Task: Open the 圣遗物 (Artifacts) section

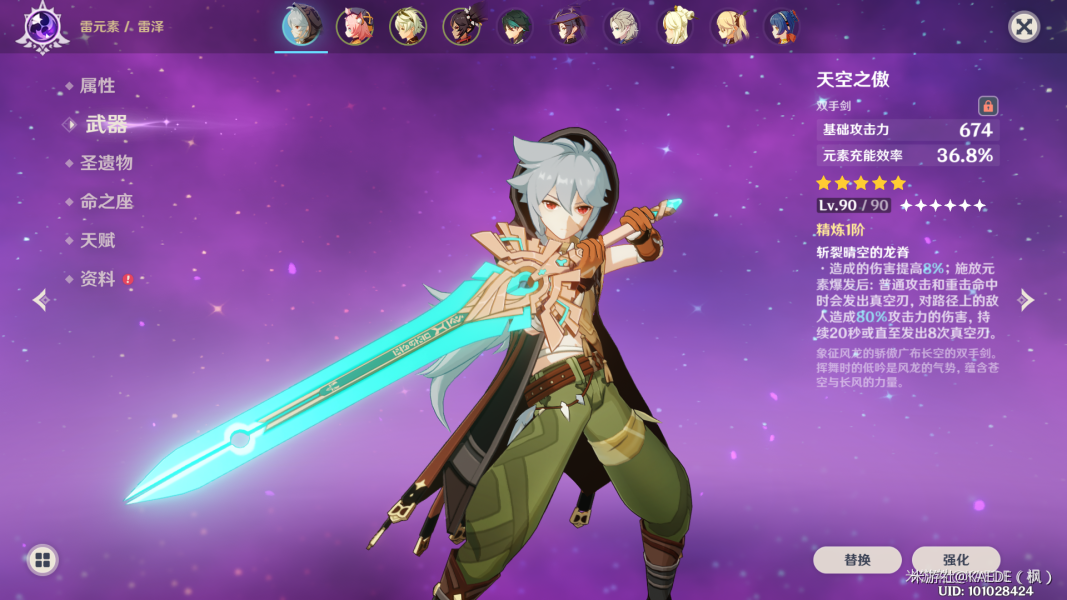Action: coord(106,163)
